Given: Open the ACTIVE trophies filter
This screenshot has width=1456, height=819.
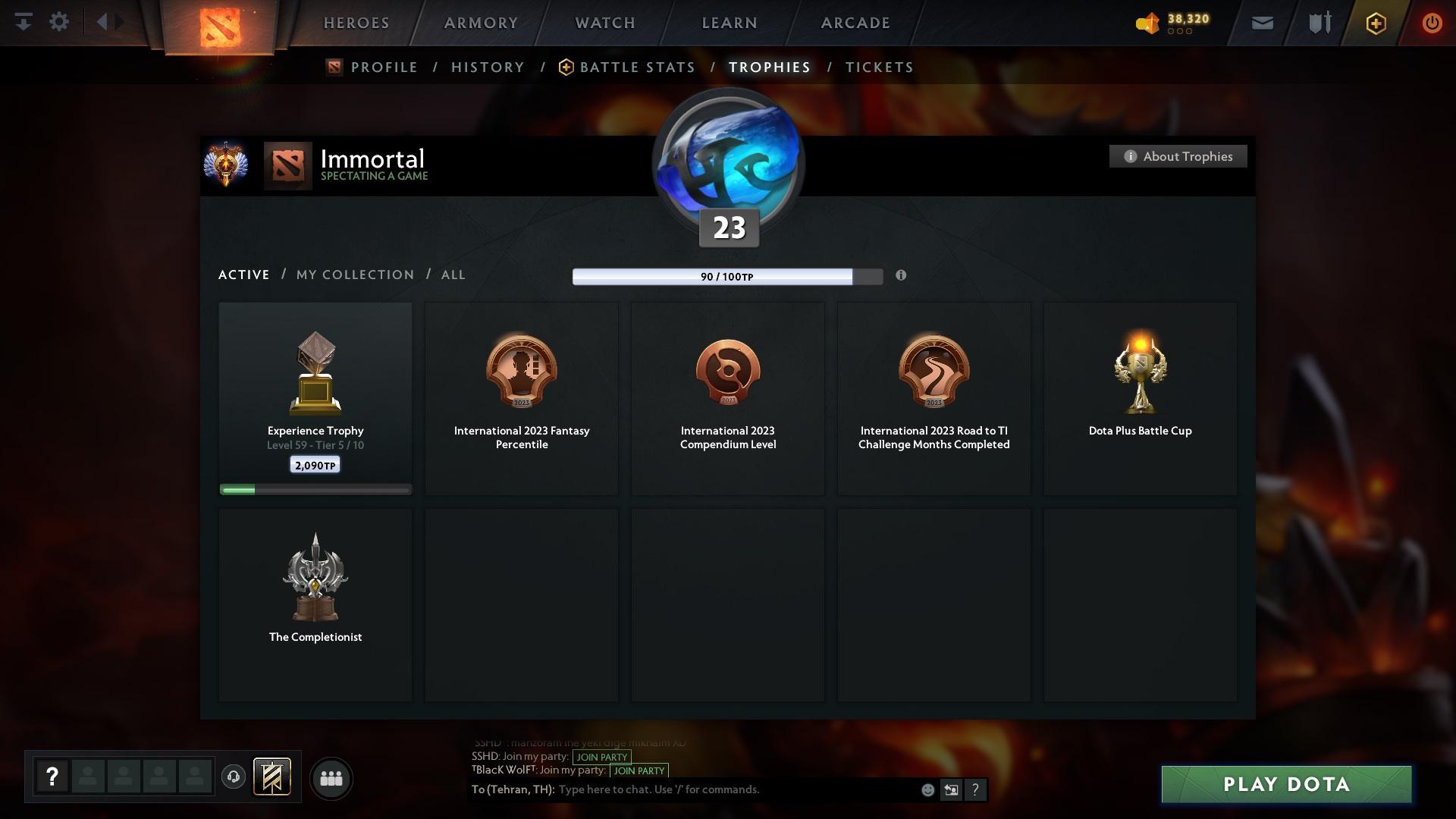Looking at the screenshot, I should (x=243, y=275).
